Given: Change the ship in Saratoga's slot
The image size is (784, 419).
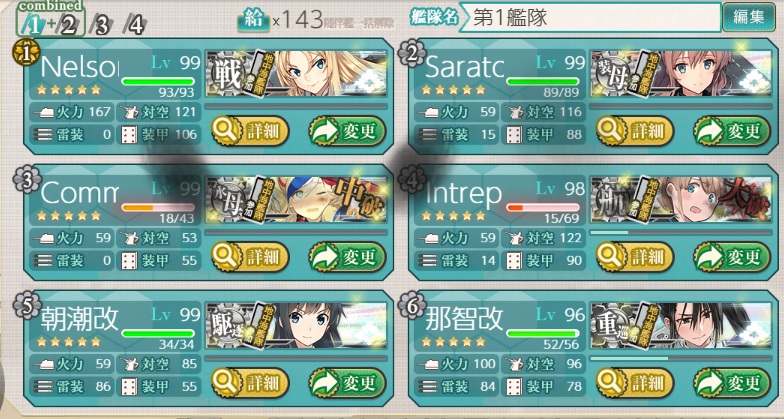Looking at the screenshot, I should coord(732,130).
